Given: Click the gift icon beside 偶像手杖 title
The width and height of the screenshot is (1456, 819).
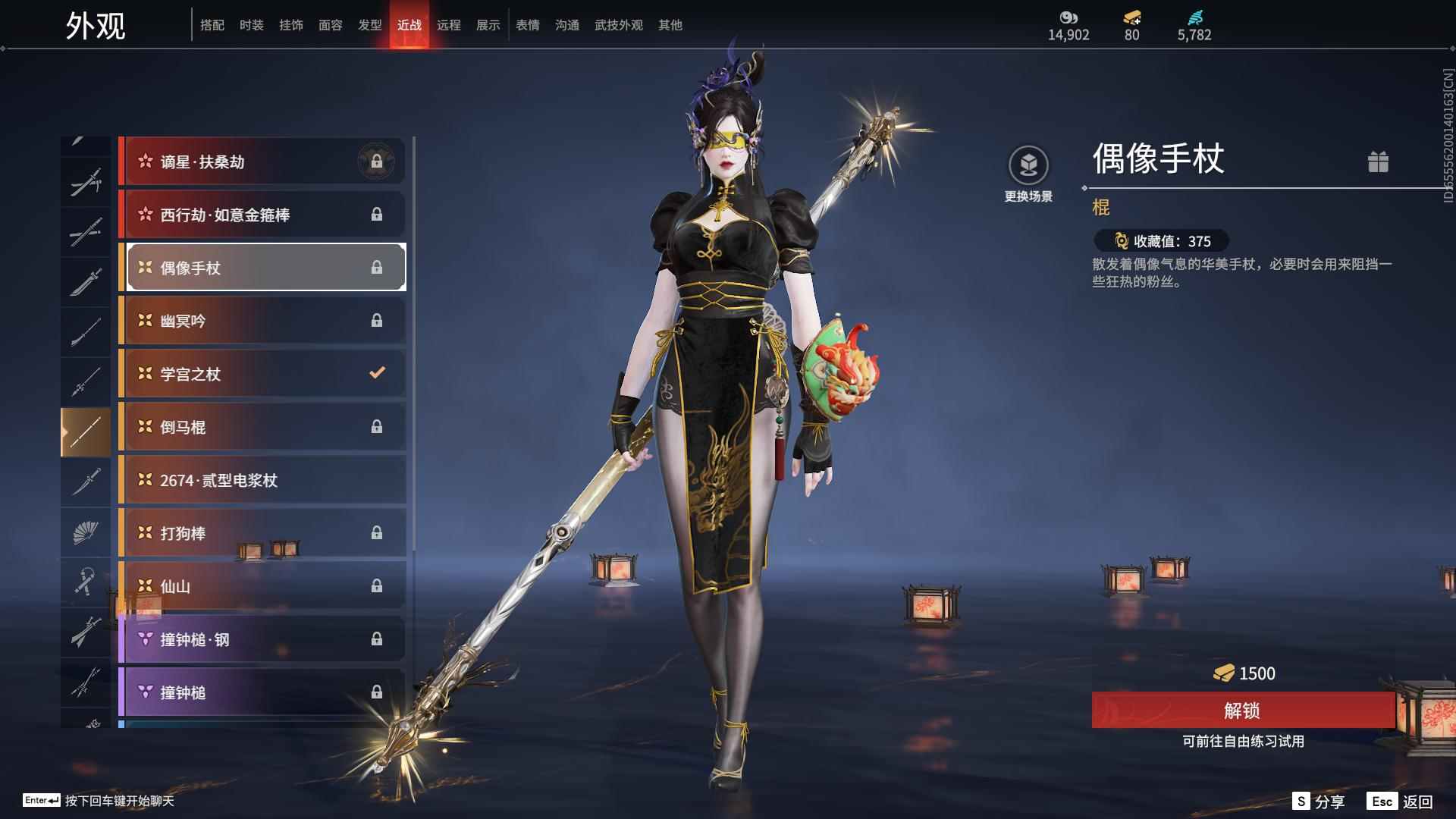Looking at the screenshot, I should tap(1379, 162).
